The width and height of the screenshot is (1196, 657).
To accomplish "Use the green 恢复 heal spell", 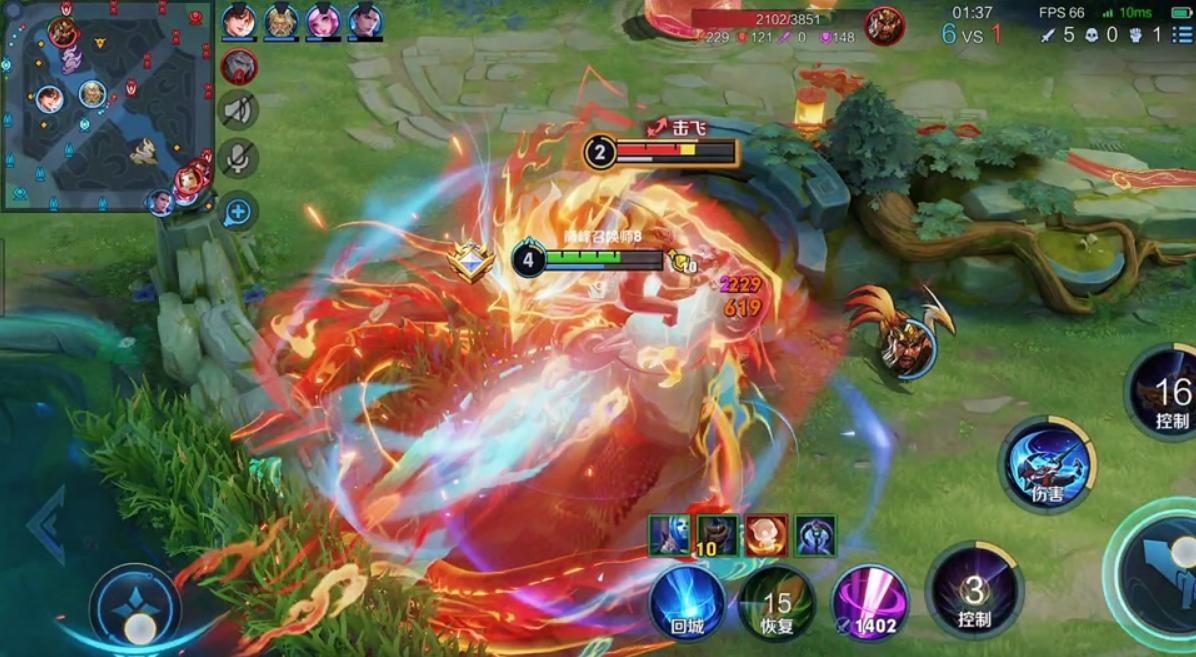I will (777, 603).
